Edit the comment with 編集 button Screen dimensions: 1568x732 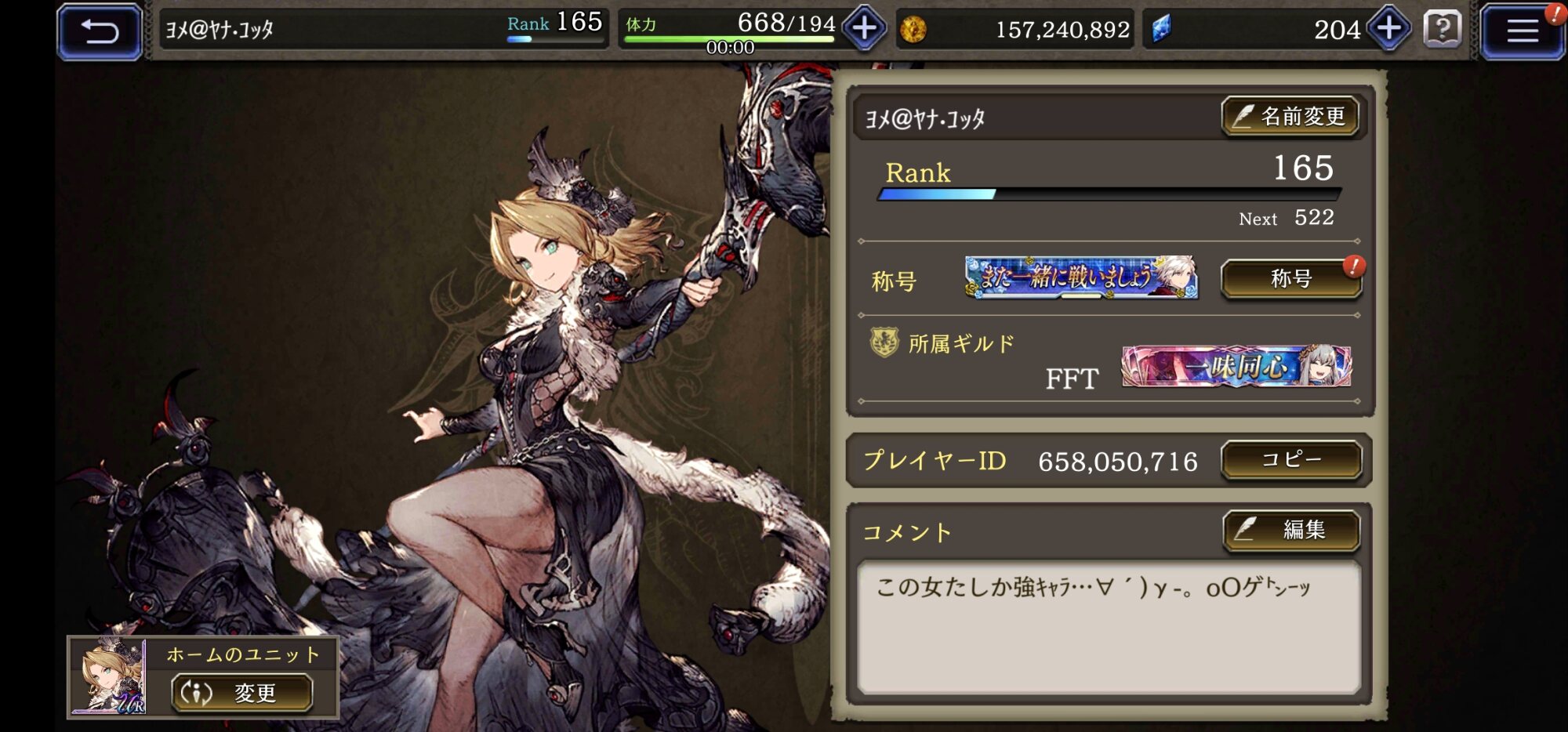point(1290,531)
